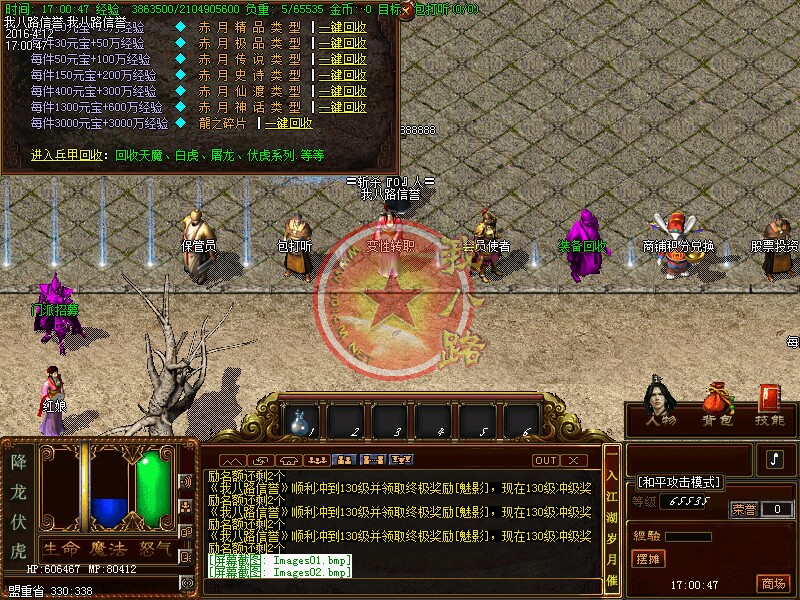
Task: Click the 屏幕截图 Images01.bmp chat line
Action: [280, 561]
